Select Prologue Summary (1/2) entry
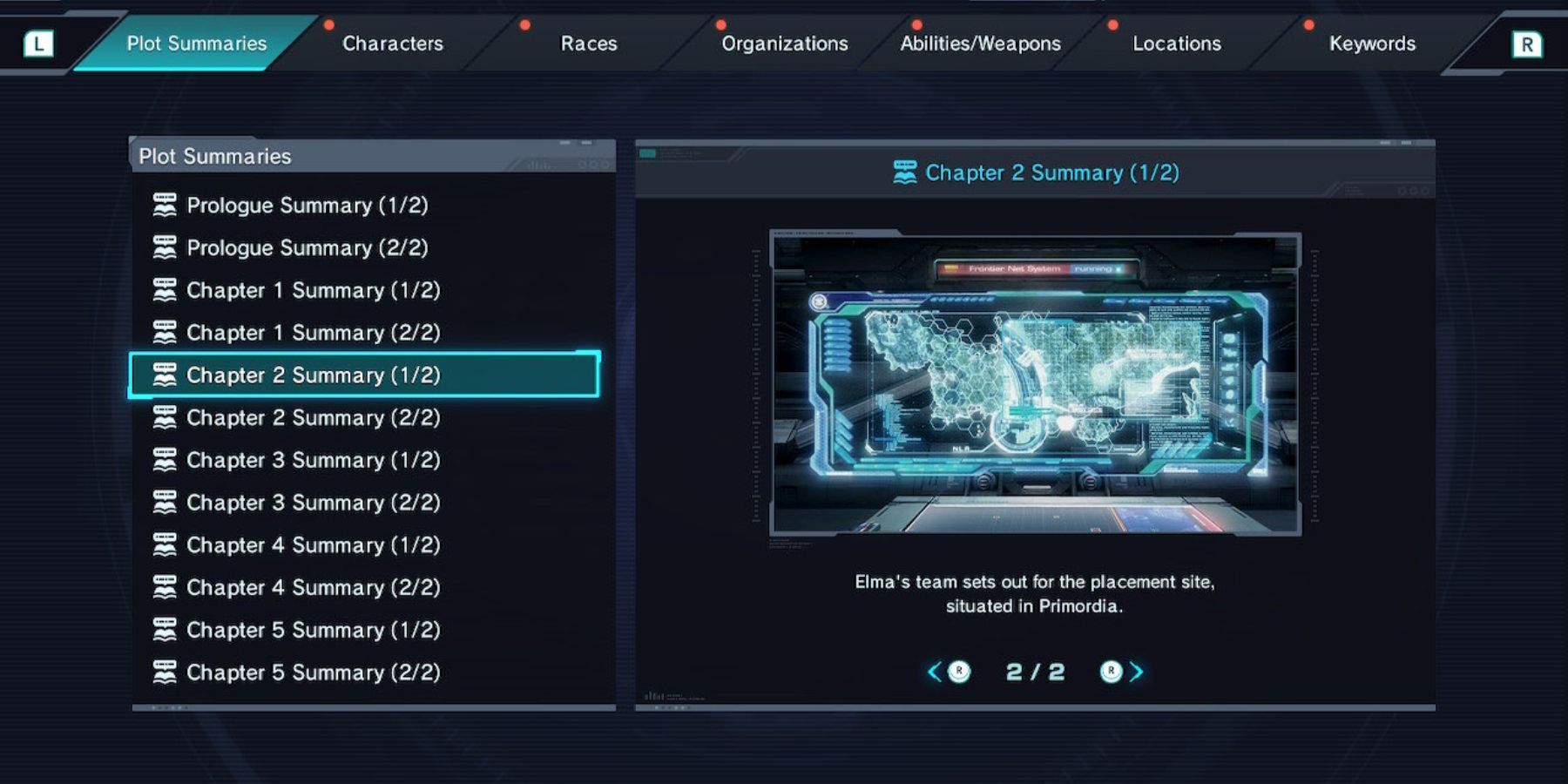The image size is (1568, 784). coord(307,206)
